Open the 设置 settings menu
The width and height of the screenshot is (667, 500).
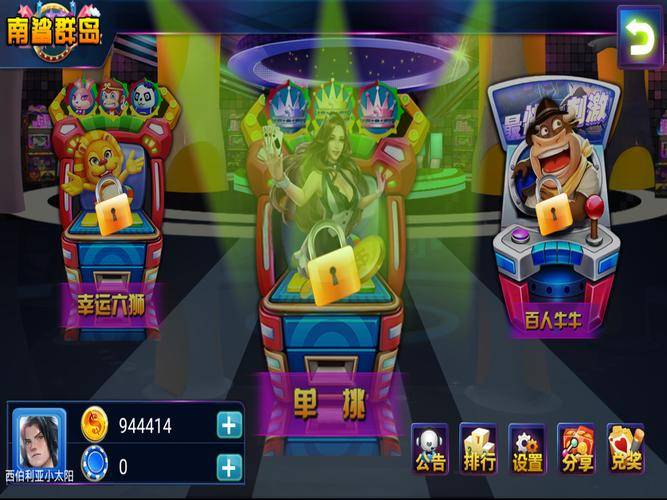tap(527, 448)
